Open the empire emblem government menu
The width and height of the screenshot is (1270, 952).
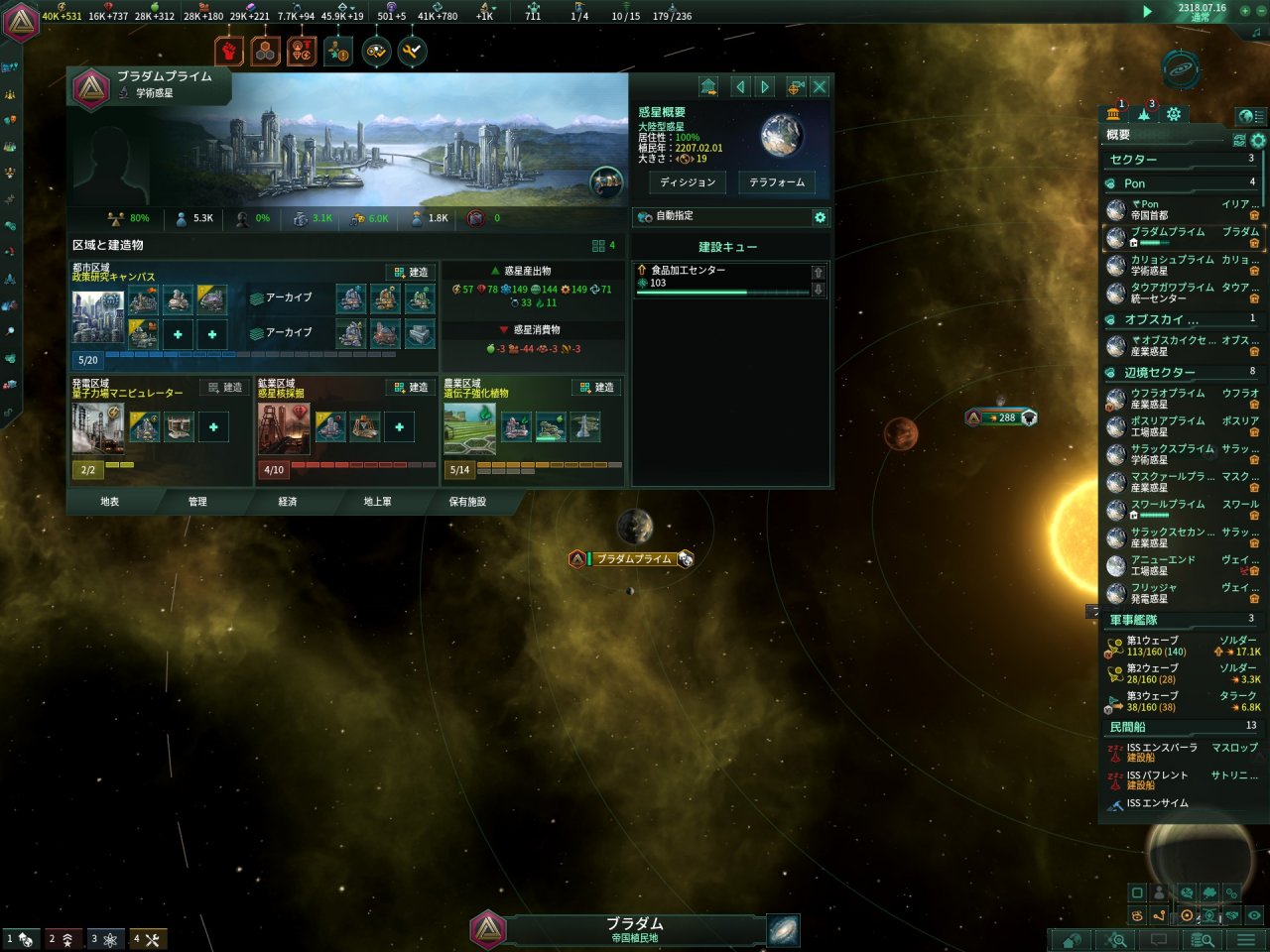[20, 22]
